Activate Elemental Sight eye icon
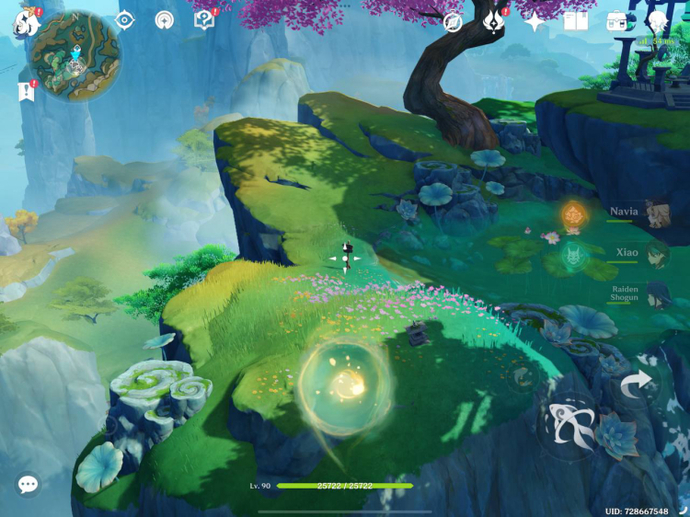690x517 pixels. point(125,20)
